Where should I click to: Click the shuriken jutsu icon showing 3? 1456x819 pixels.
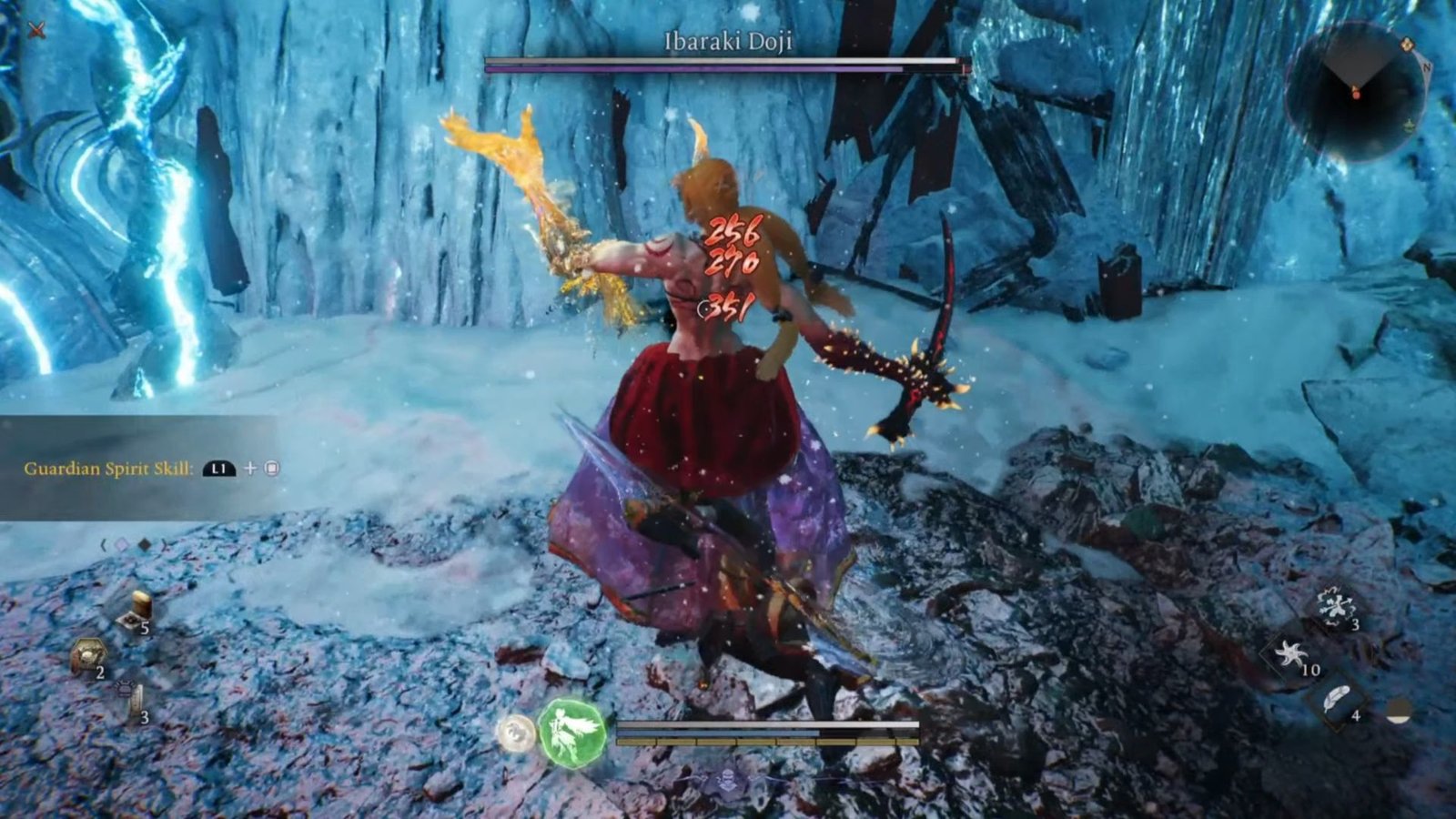[x=1336, y=608]
